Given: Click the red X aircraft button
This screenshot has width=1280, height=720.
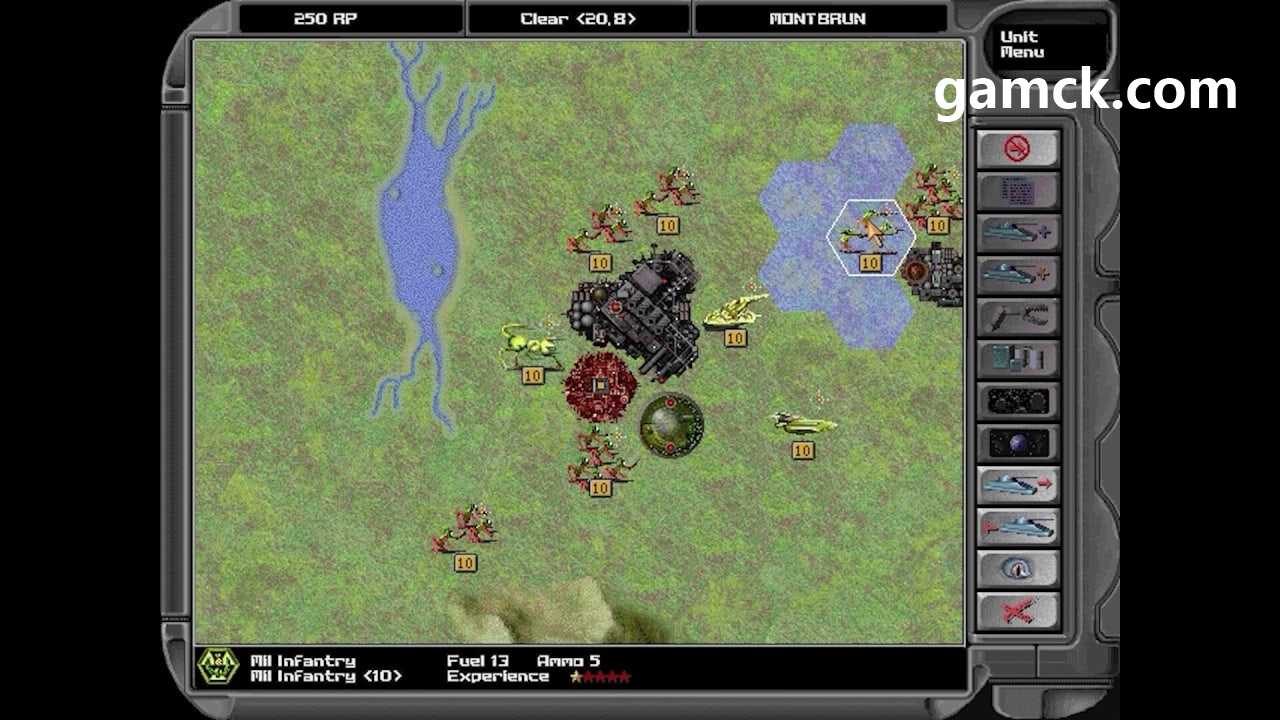Looking at the screenshot, I should 1017,610.
